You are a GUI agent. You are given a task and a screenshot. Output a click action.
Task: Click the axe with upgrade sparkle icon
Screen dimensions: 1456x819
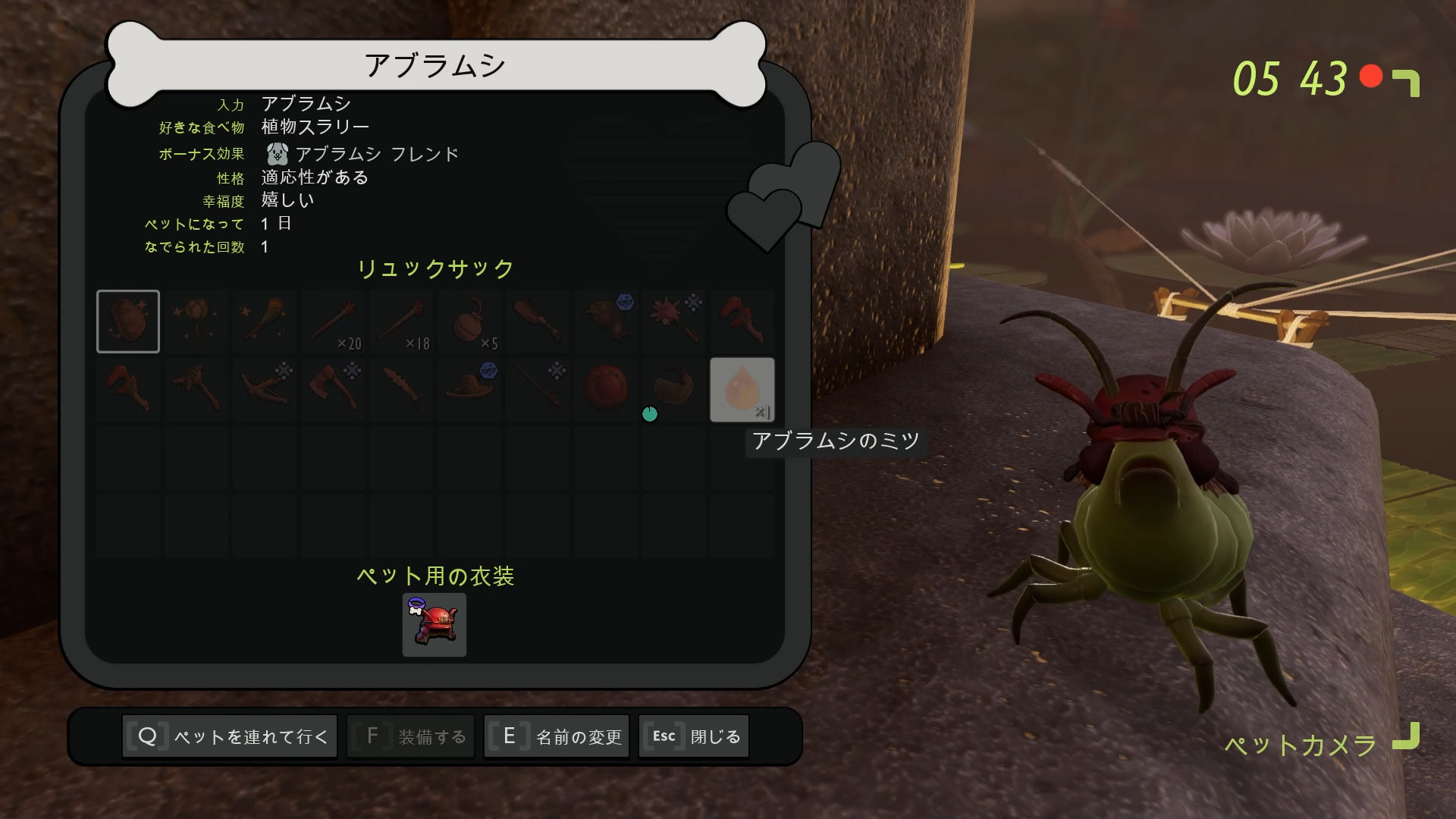coord(332,389)
